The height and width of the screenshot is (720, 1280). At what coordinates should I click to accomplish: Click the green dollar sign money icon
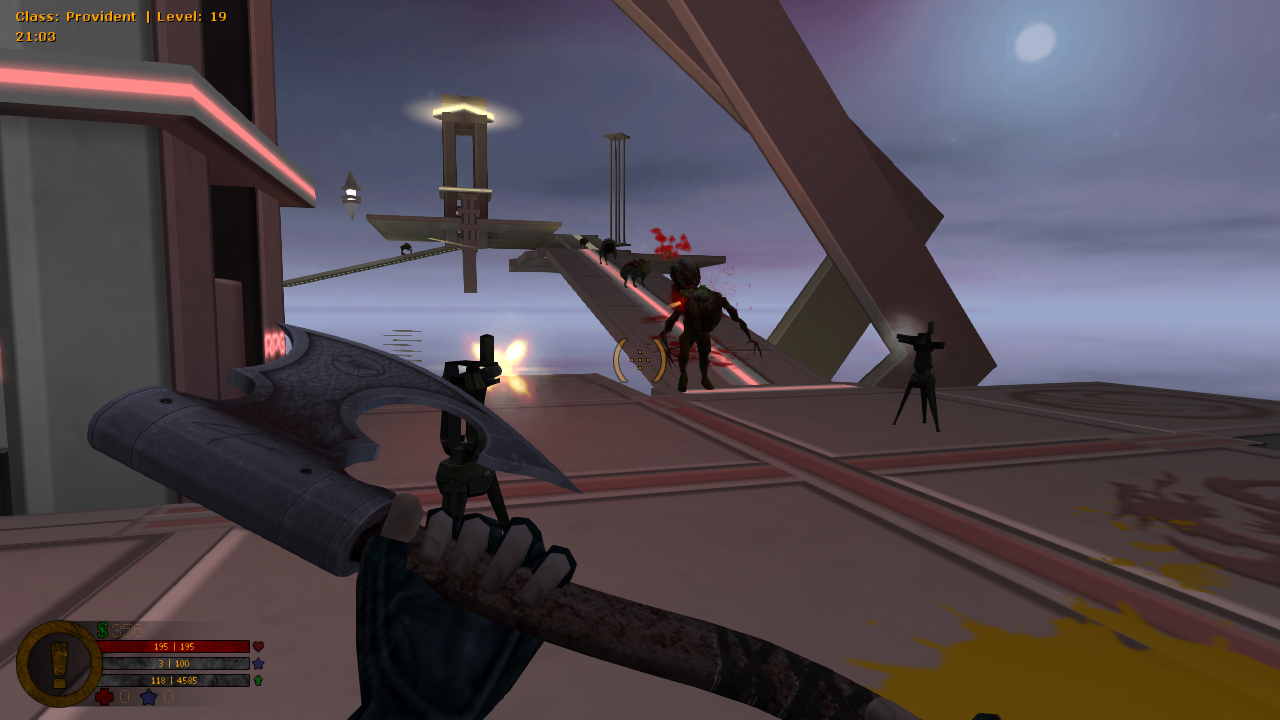[101, 629]
